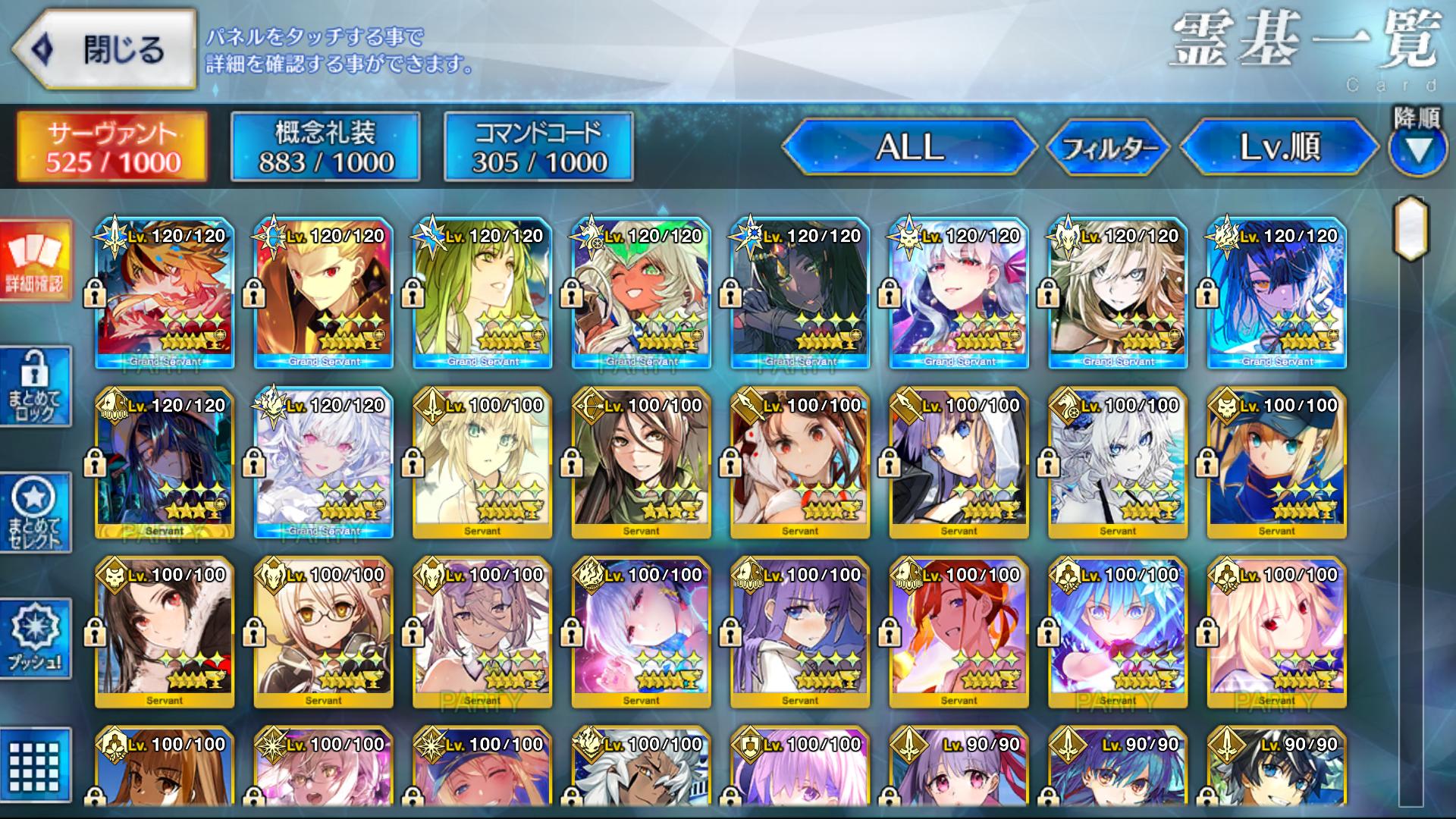1456x819 pixels.
Task: Click the list scrollbar handle
Action: pyautogui.click(x=1410, y=227)
